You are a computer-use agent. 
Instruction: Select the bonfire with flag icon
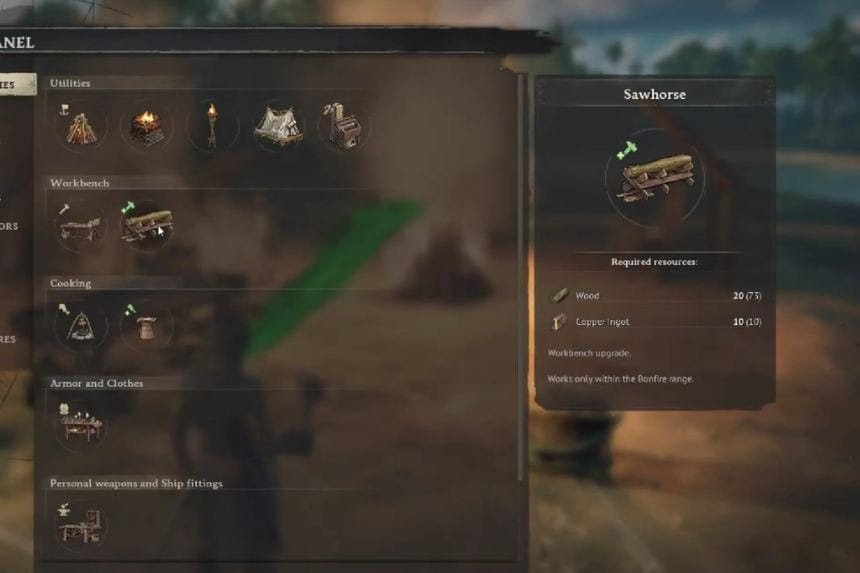(81, 126)
